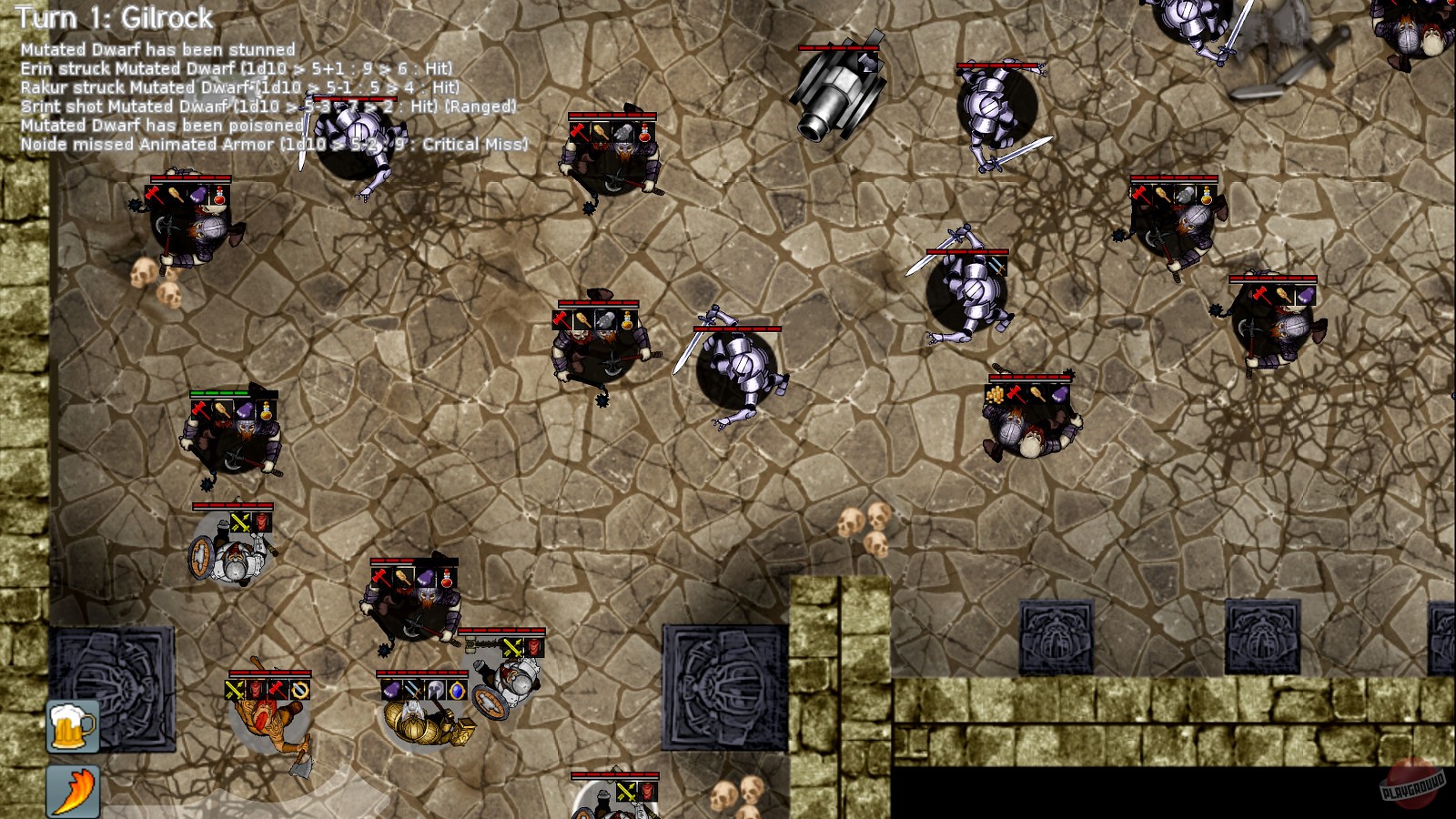
Task: Select the purple gauntlet icon above a dwarf
Action: pyautogui.click(x=391, y=690)
